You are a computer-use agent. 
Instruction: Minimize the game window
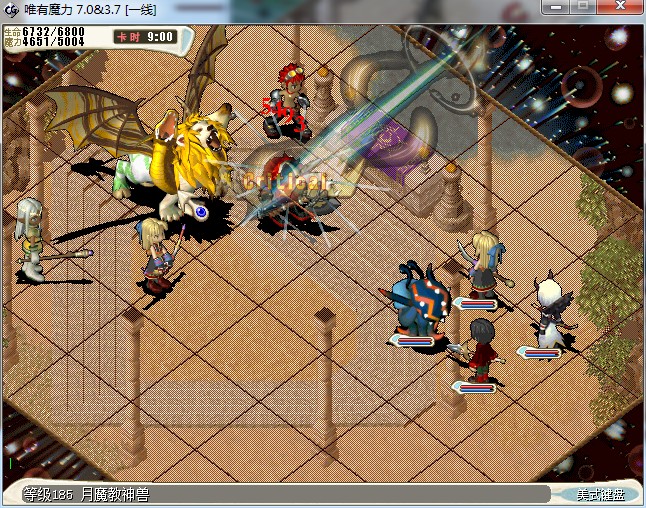[557, 8]
